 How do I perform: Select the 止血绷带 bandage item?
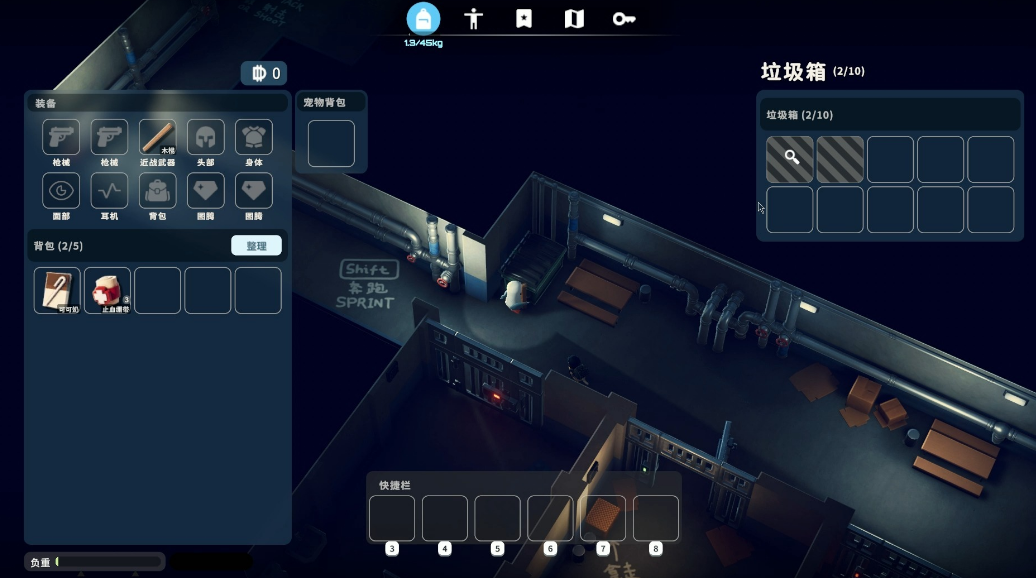pos(107,290)
